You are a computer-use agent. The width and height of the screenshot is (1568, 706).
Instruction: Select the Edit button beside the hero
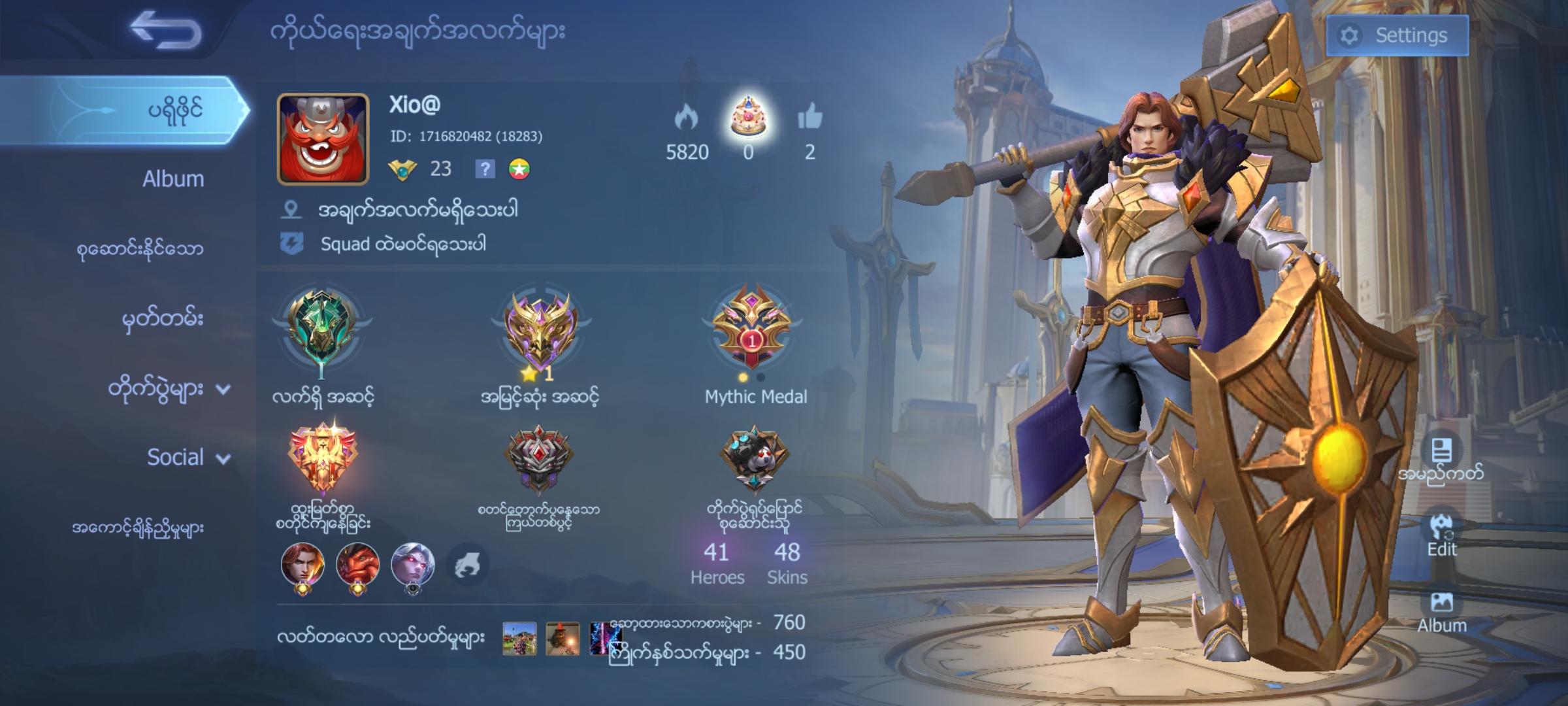(x=1441, y=533)
